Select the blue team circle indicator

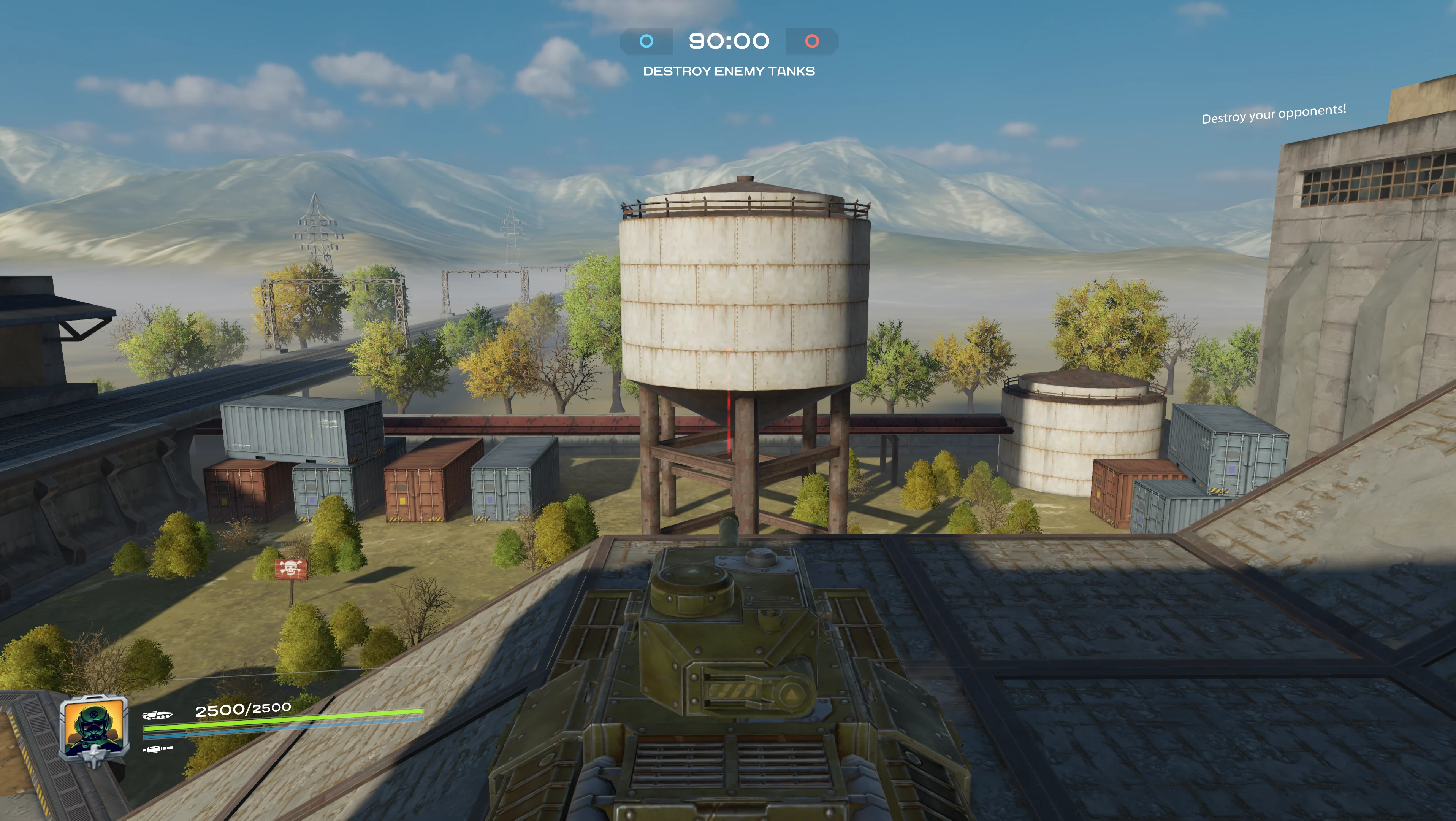click(646, 41)
